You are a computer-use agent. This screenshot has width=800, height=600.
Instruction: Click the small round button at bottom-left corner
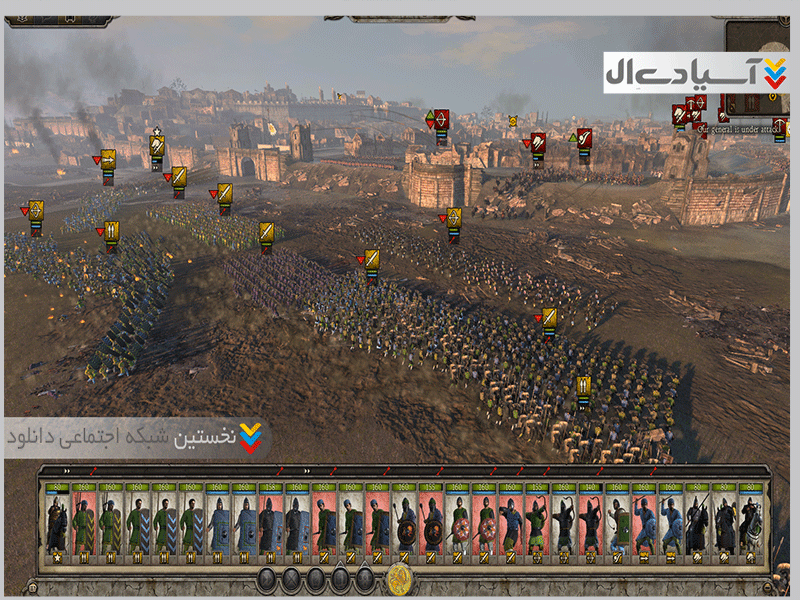coord(34,590)
